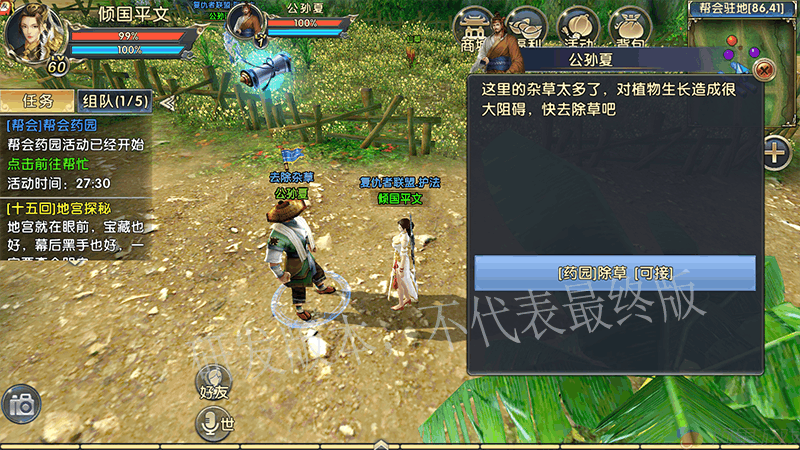This screenshot has height=450, width=800.
Task: Expand the round plus button
Action: click(776, 153)
